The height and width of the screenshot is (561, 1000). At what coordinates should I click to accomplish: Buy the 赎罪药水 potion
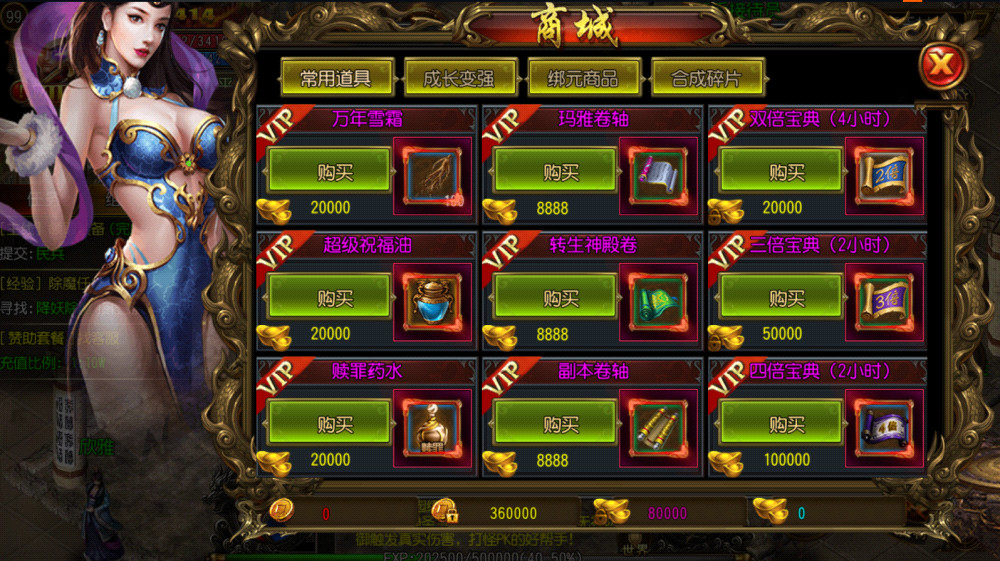[x=328, y=424]
